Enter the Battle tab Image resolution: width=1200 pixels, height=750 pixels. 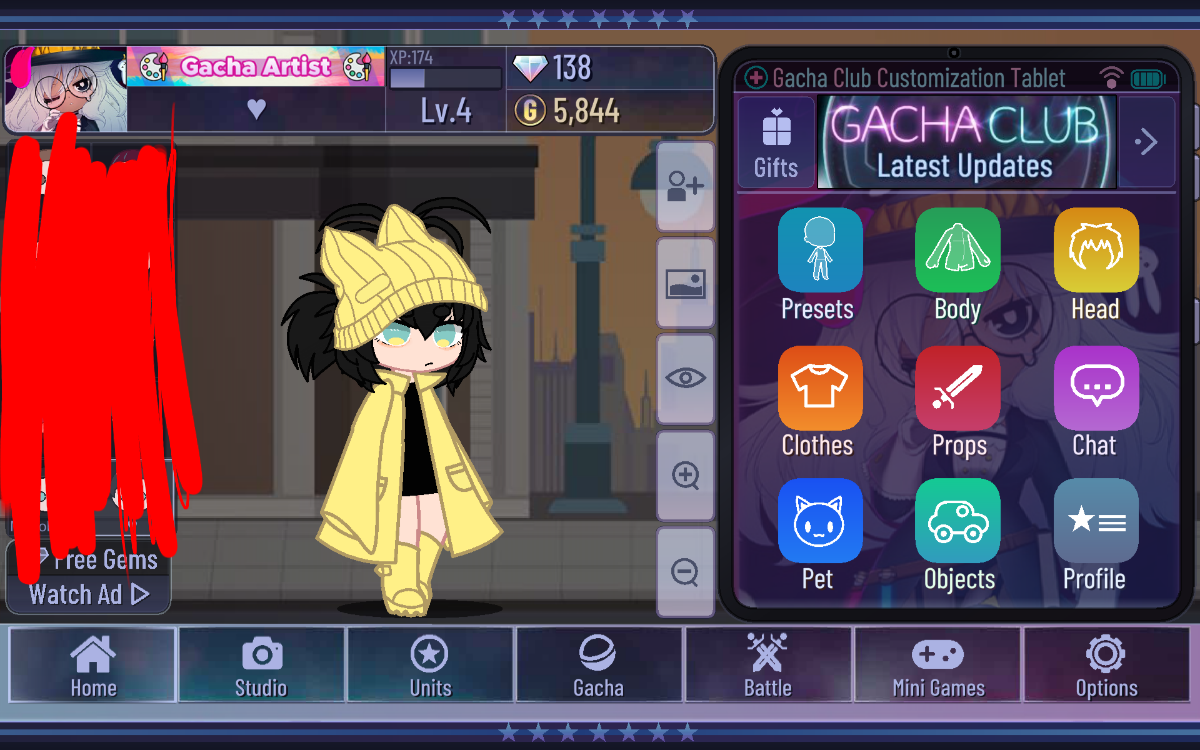pyautogui.click(x=768, y=667)
